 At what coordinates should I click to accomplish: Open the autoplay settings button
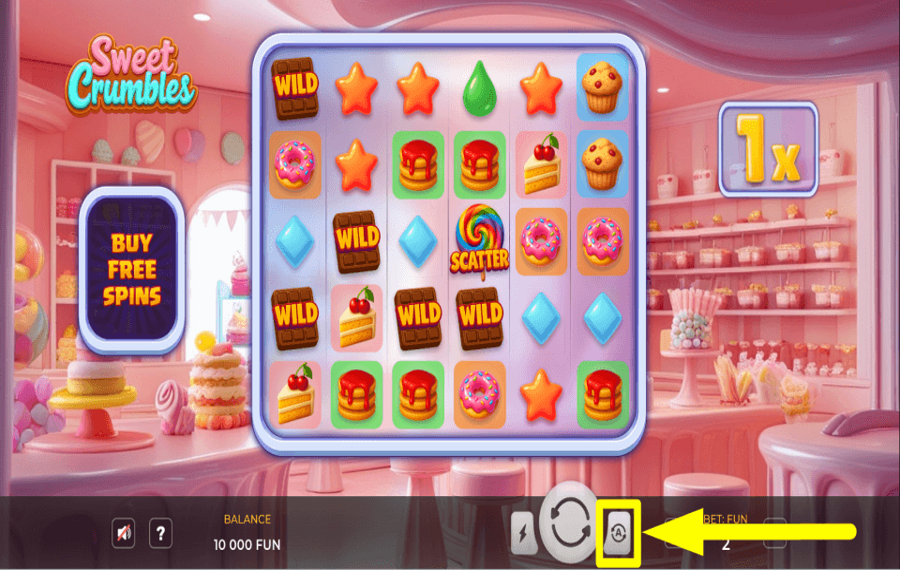click(617, 532)
